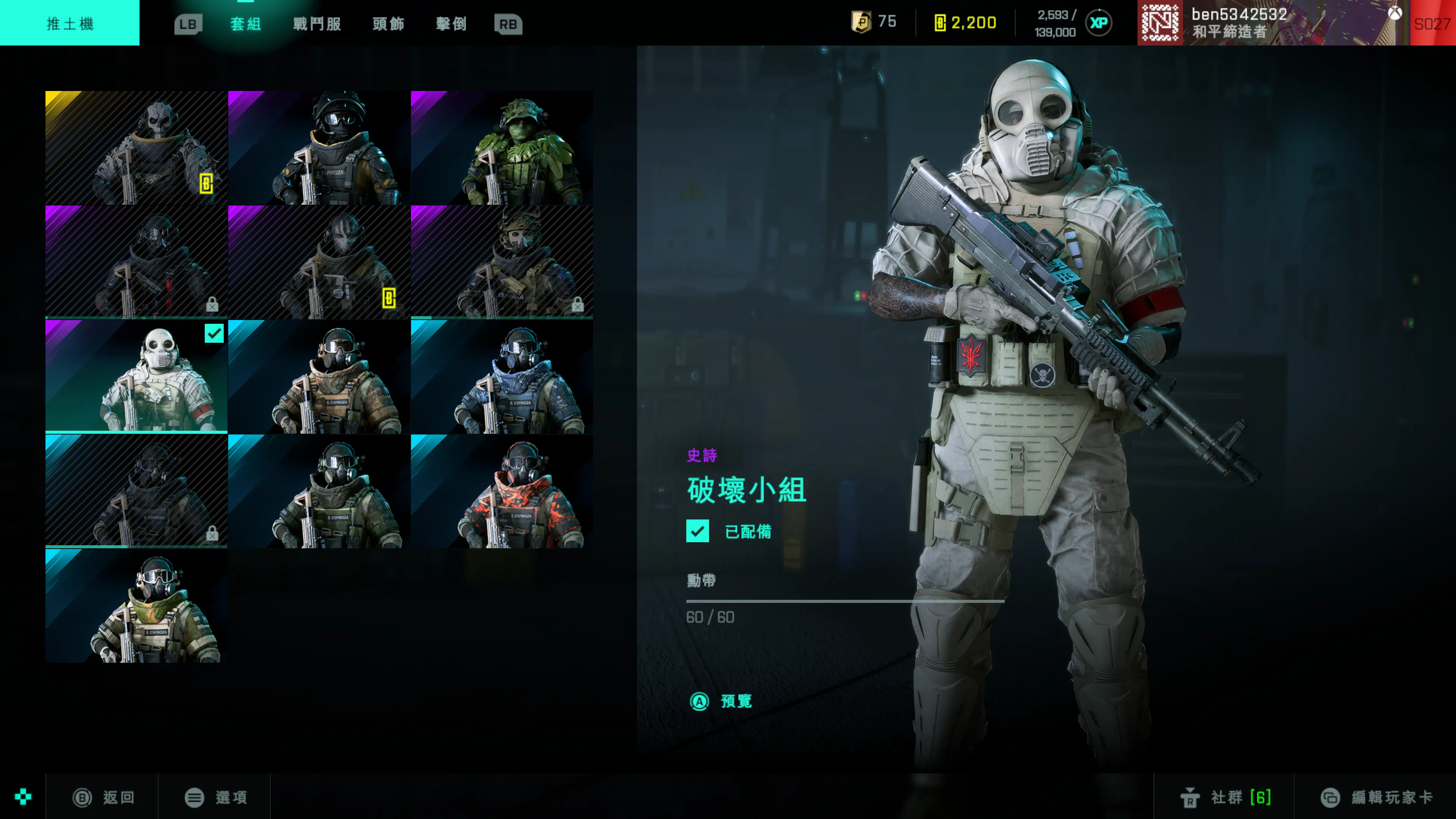Pick the equipped white gas mask outfit
This screenshot has height=819, width=1456.
(136, 377)
